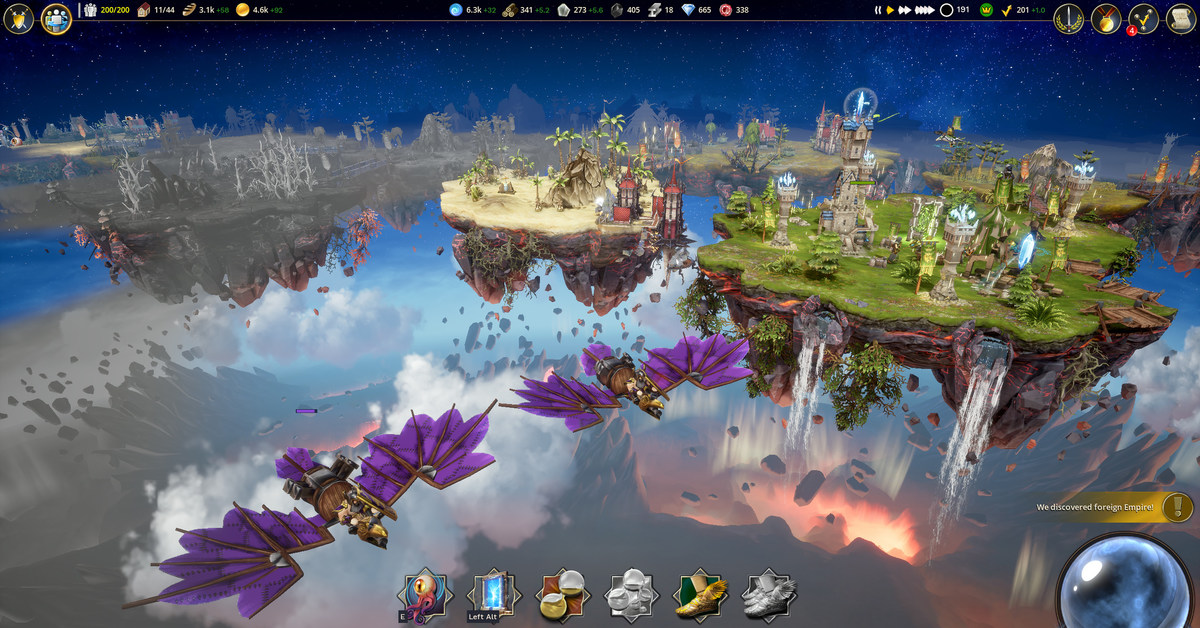Screen dimensions: 1200x628
Task: Set game speed to double arrows
Action: click(906, 10)
